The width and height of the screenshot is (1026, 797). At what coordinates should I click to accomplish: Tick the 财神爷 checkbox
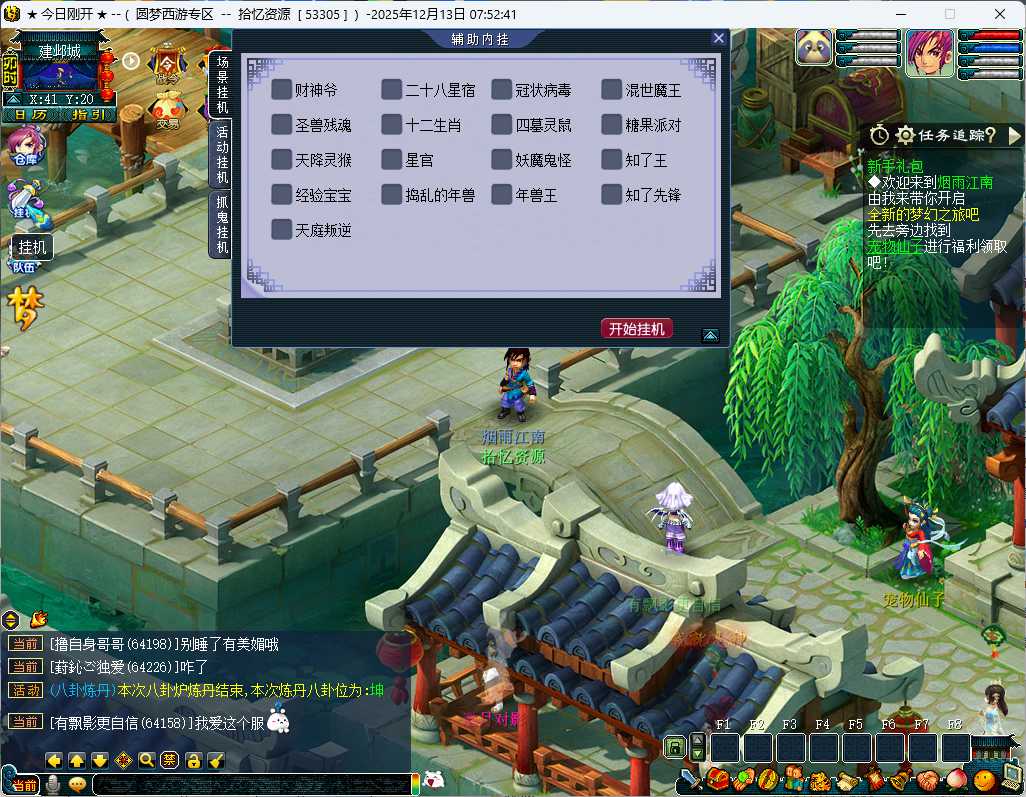pos(281,90)
